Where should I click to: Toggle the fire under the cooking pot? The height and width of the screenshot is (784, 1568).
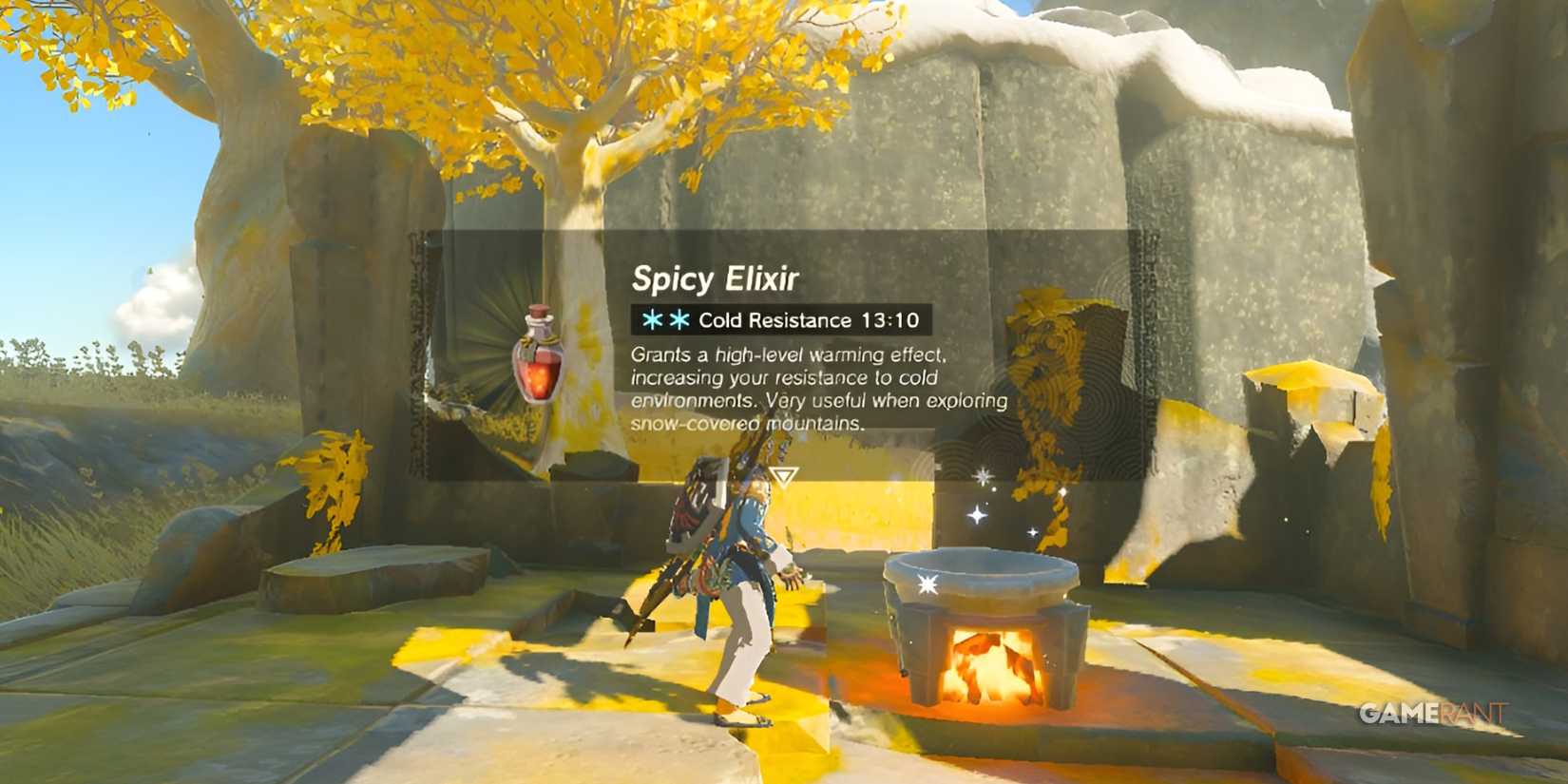[x=988, y=665]
